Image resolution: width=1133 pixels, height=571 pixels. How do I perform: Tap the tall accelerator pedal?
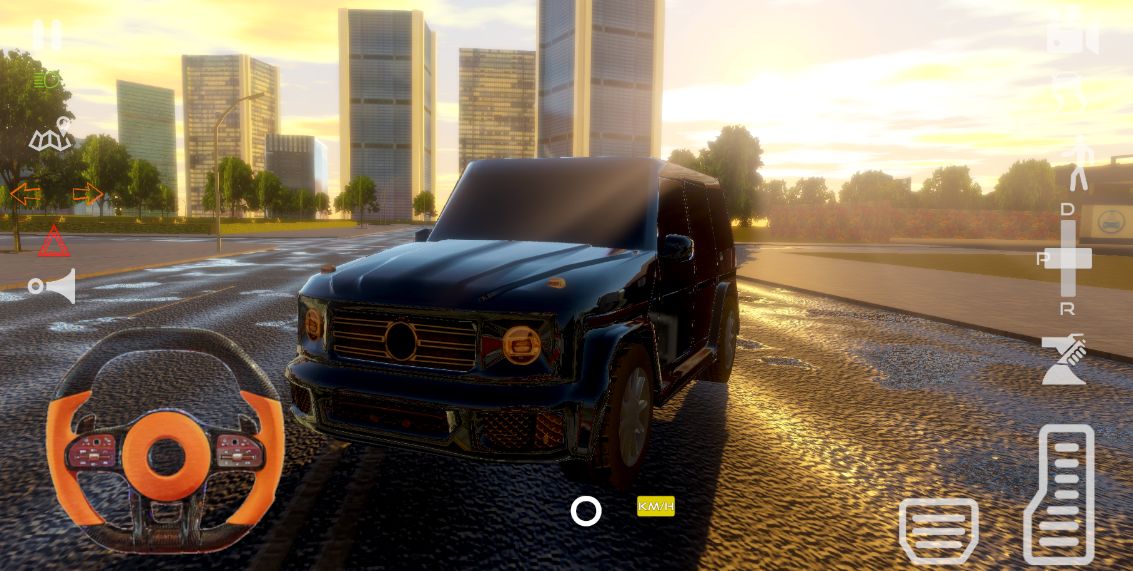coord(1060,494)
